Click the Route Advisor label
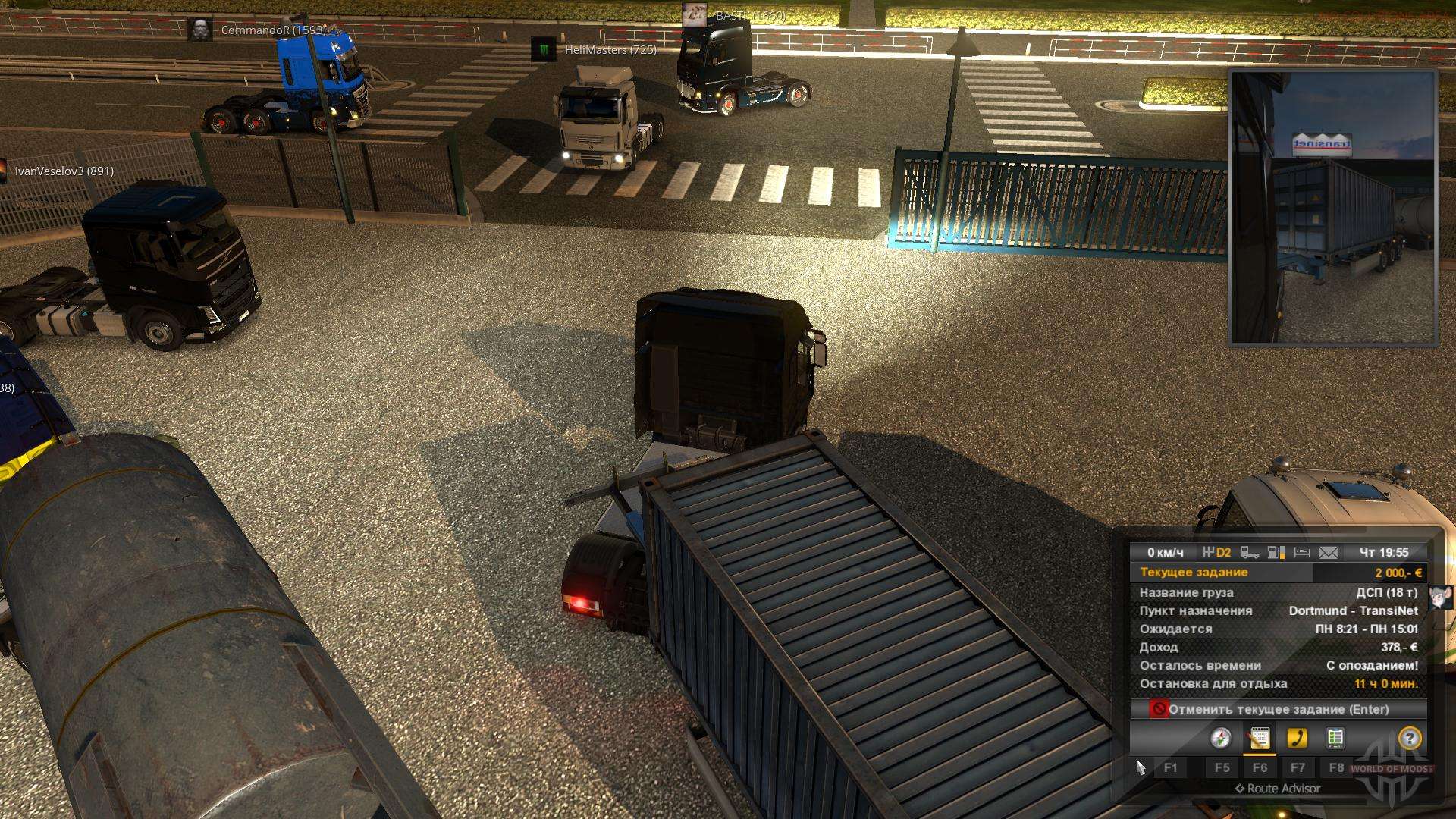Screen dimensions: 1456x819 [x=1278, y=789]
